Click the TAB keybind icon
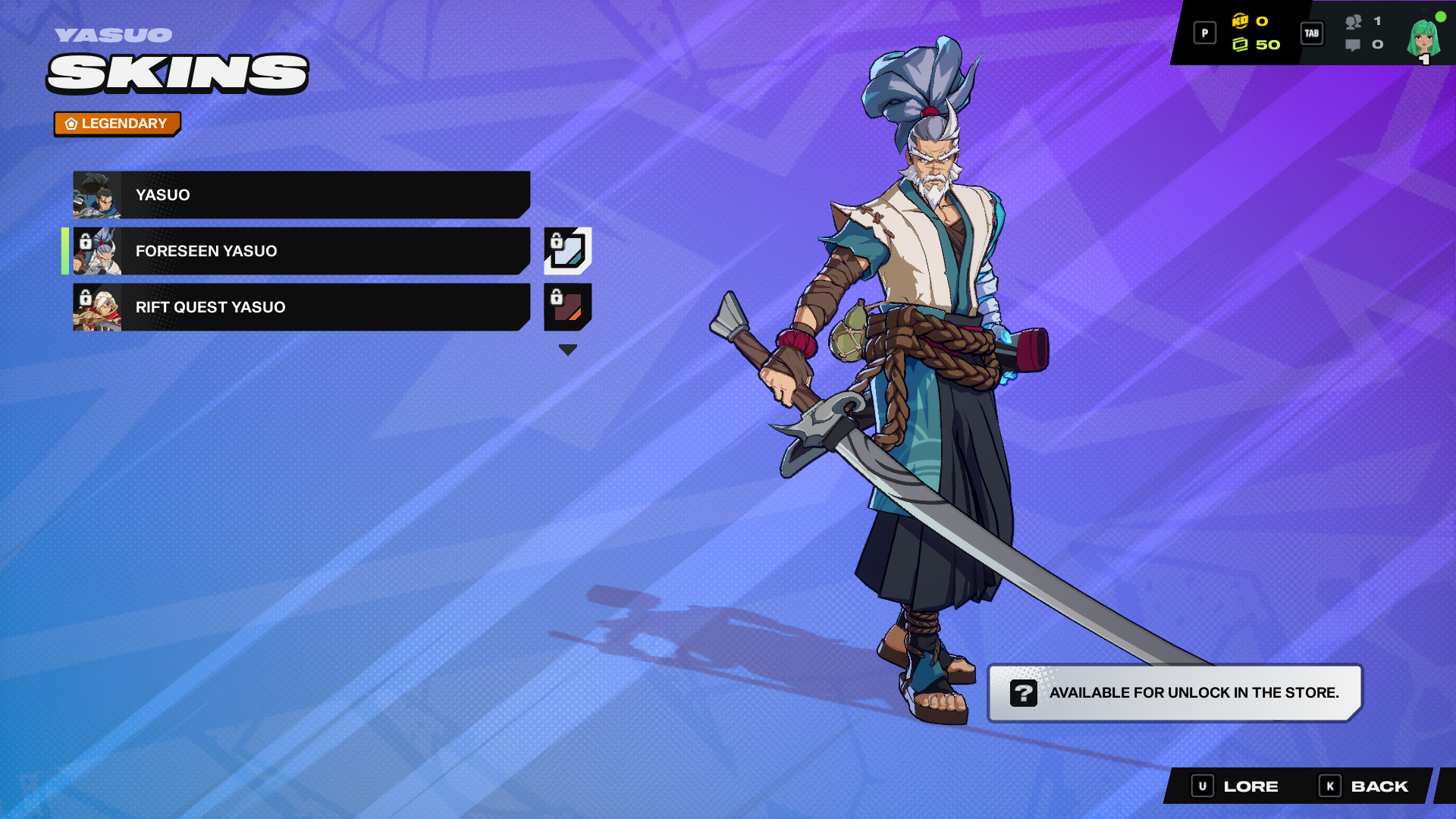 pos(1311,33)
